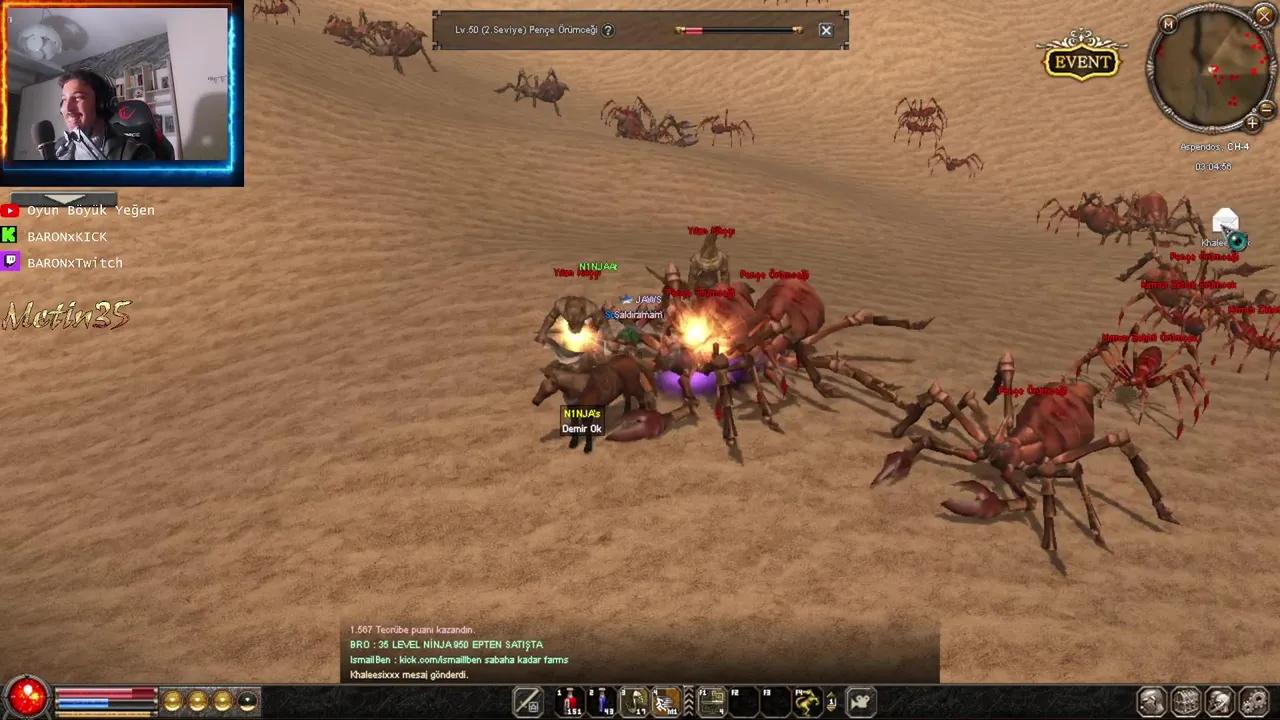Close the Pençe Örümceği target panel
Viewport: 1280px width, 720px height.
coord(826,30)
